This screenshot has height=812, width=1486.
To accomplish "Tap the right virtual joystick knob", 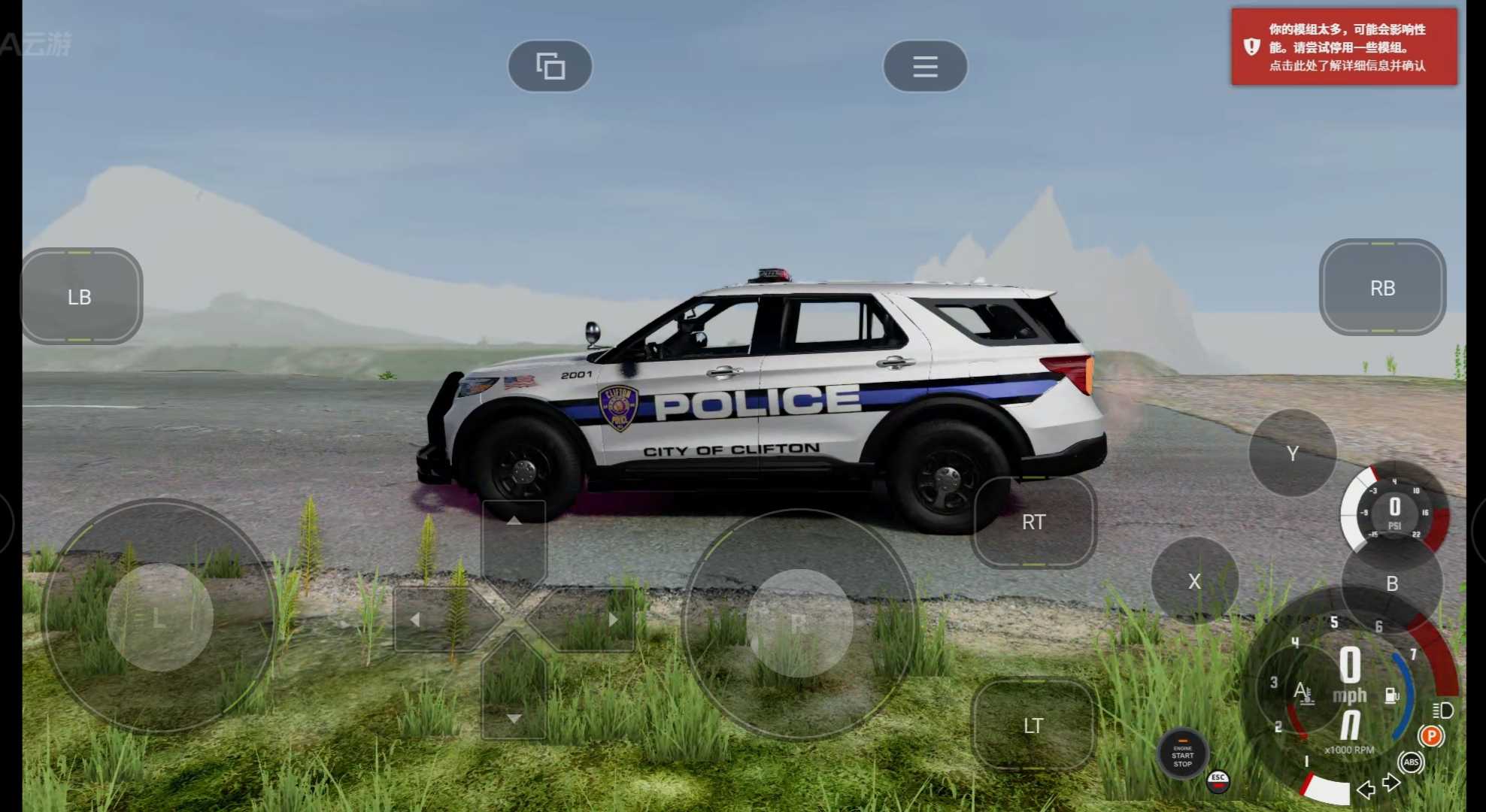I will click(x=799, y=623).
